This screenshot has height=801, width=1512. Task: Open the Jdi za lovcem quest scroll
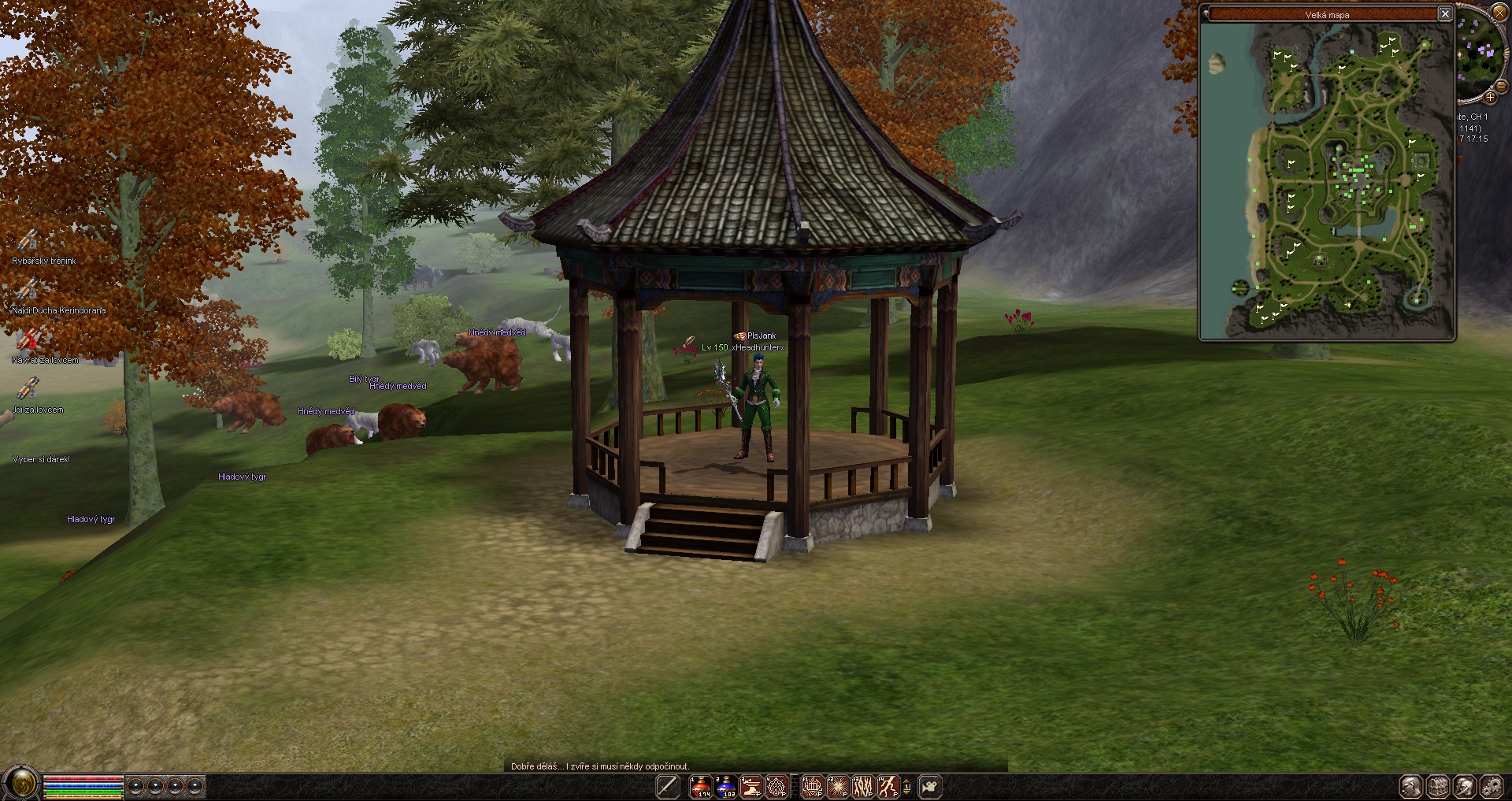coord(29,388)
